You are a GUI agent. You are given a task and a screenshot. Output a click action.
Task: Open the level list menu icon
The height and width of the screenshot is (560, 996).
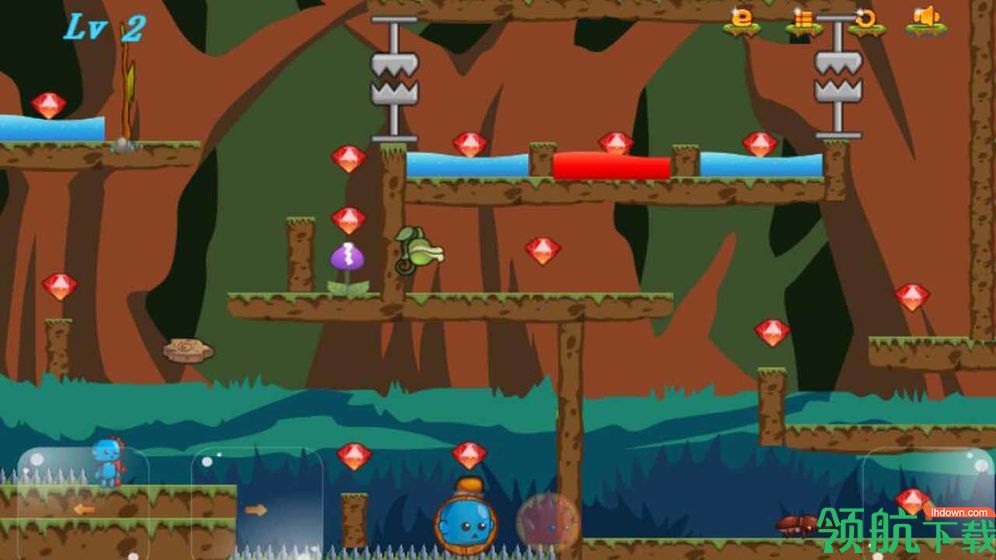click(x=803, y=19)
